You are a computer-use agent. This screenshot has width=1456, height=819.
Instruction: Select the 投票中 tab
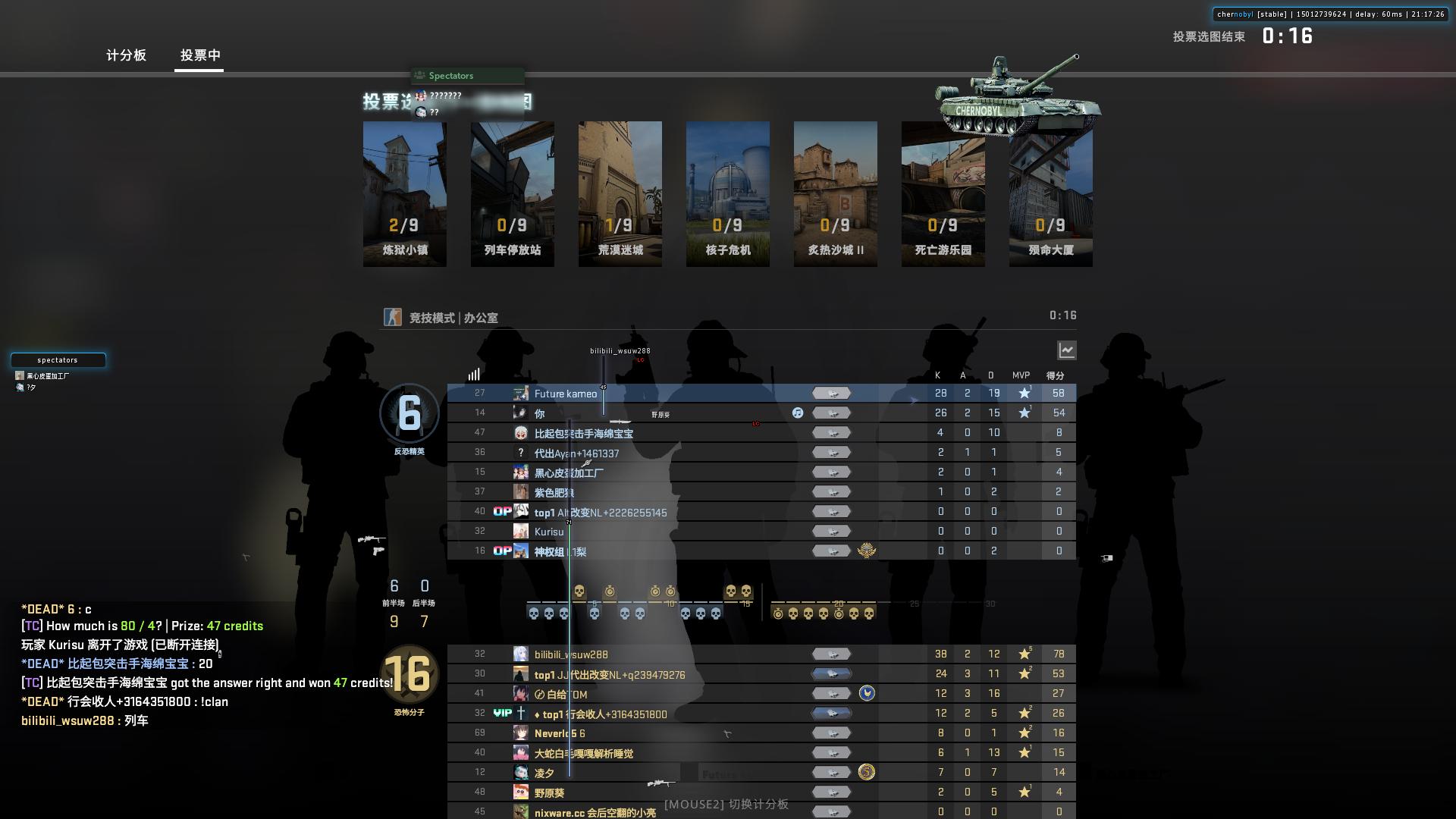199,55
